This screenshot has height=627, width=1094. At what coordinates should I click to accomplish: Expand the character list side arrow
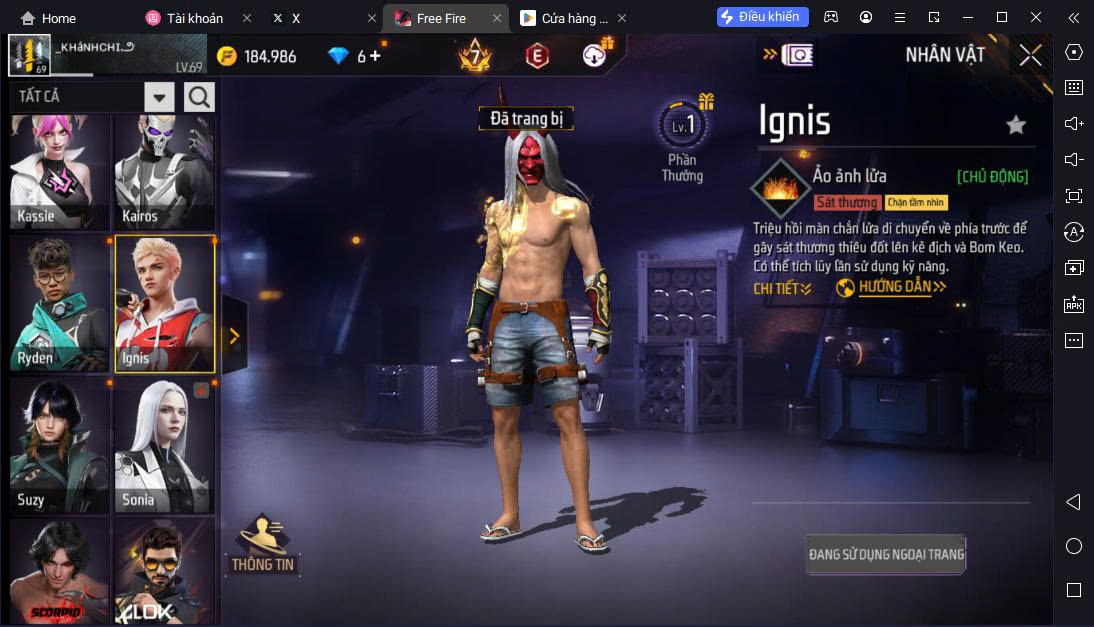[234, 336]
